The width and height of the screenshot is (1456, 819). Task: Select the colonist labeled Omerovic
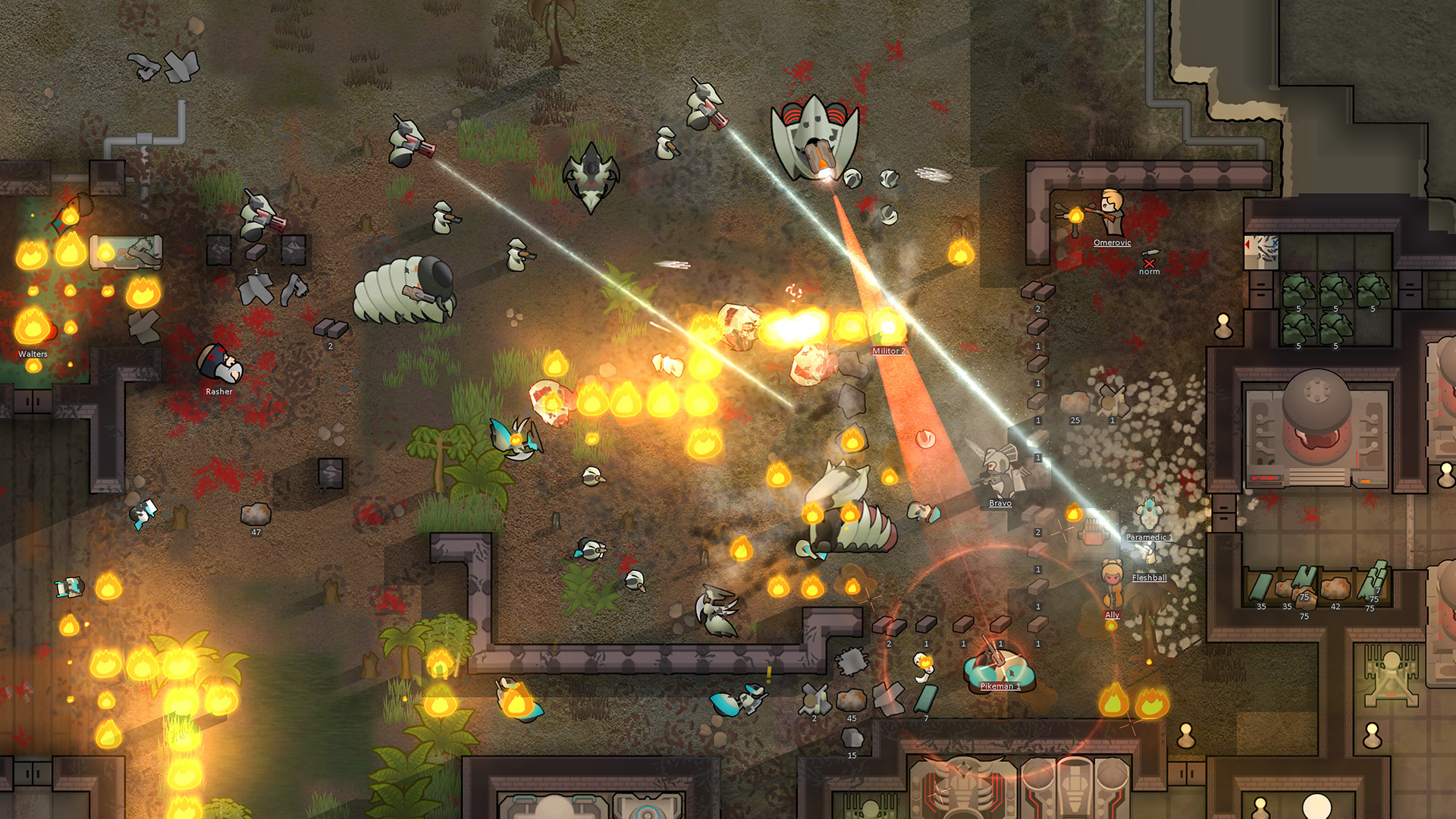[1112, 214]
